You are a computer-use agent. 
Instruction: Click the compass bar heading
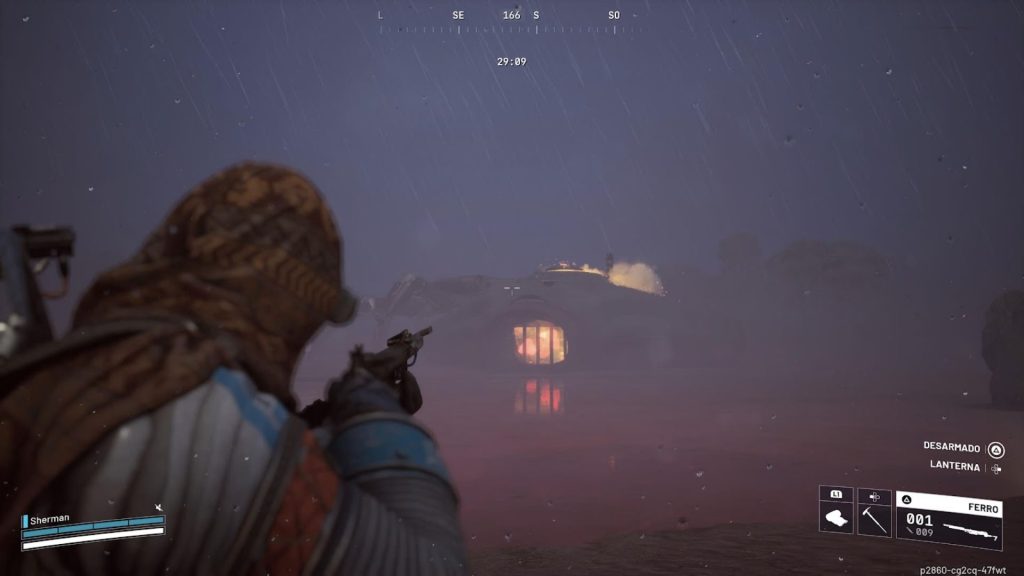[x=512, y=16]
